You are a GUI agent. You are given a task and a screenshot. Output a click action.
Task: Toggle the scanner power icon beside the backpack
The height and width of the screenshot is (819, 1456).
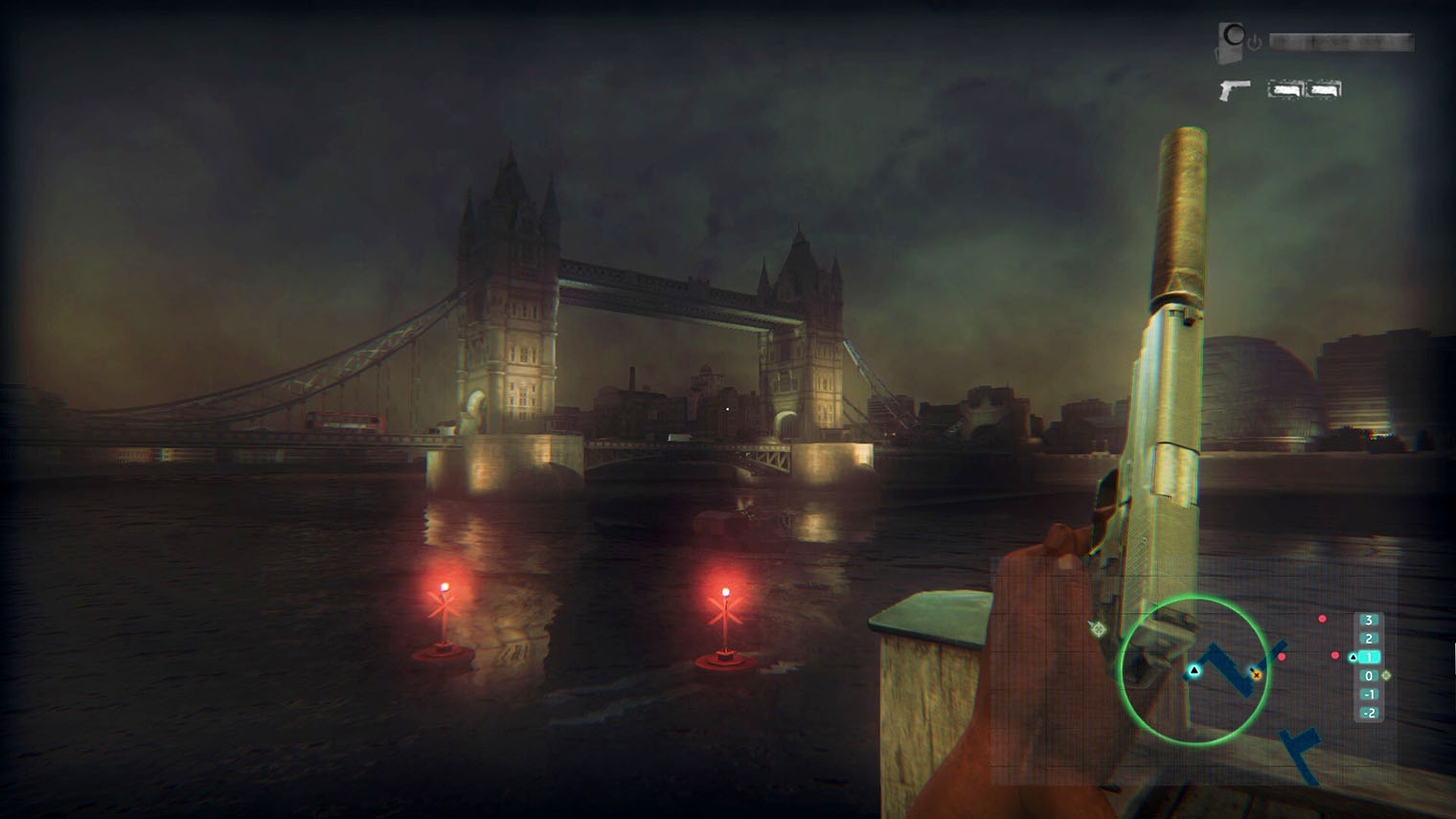tap(1255, 40)
